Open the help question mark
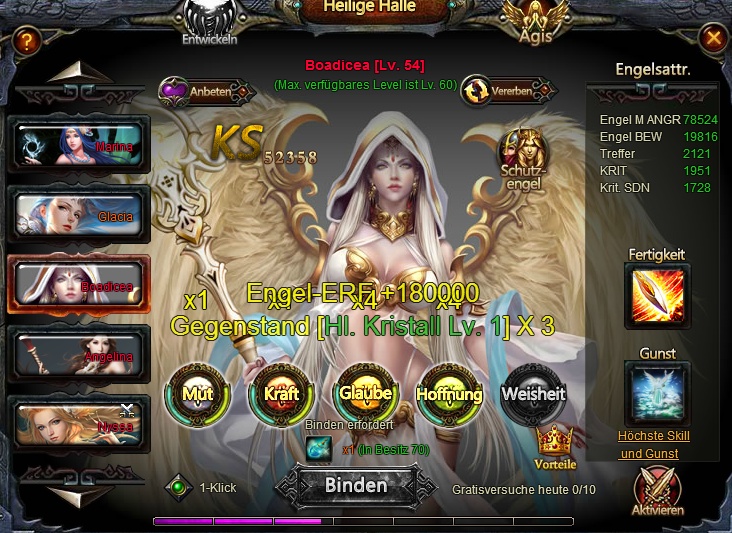 point(27,40)
